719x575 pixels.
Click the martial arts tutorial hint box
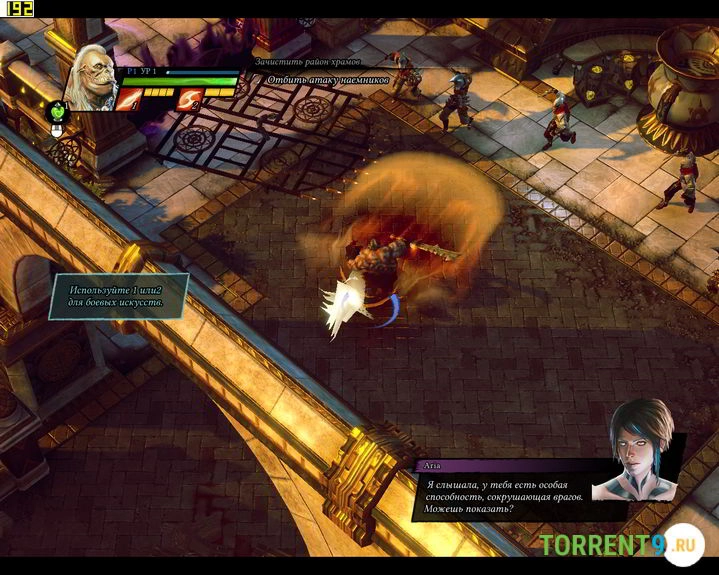click(119, 295)
